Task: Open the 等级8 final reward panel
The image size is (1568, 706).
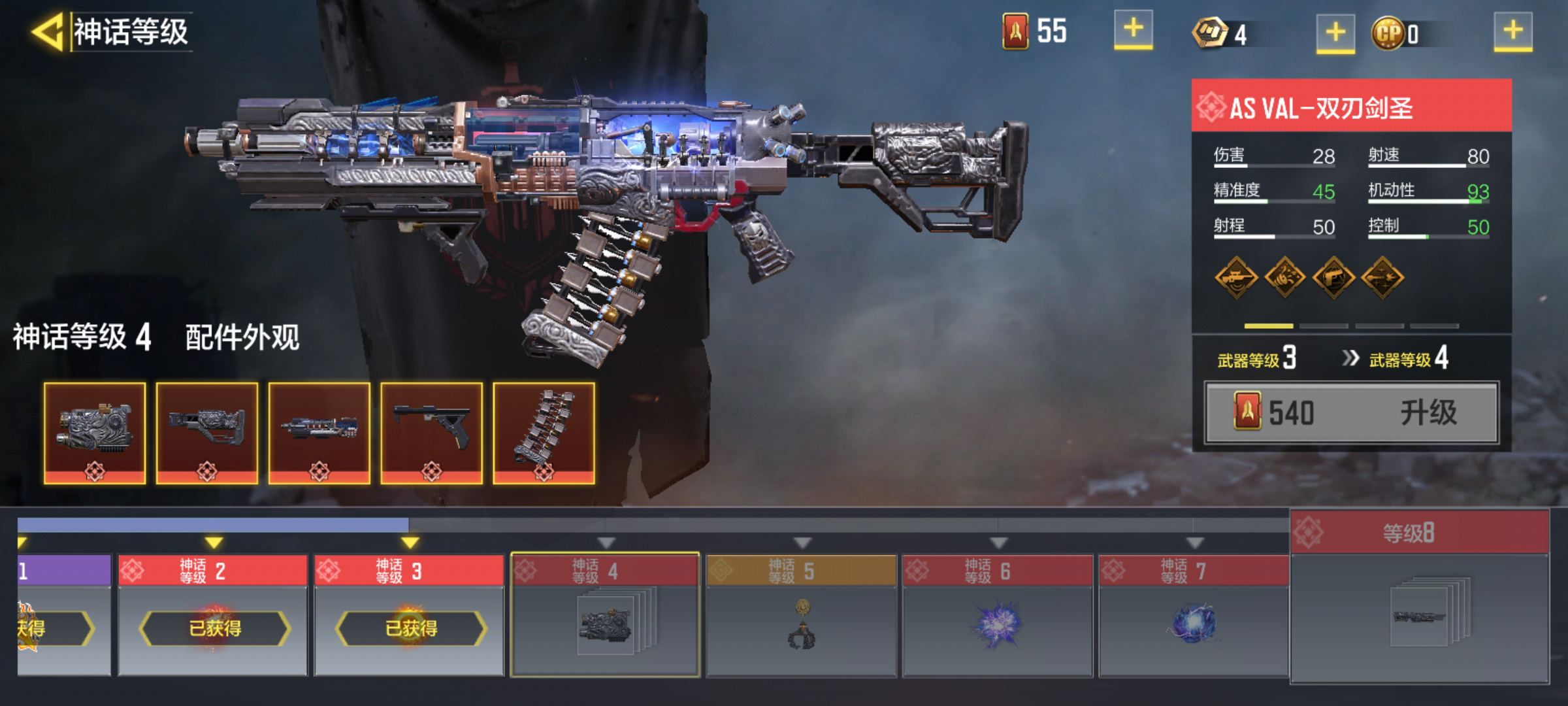Action: click(x=1419, y=596)
